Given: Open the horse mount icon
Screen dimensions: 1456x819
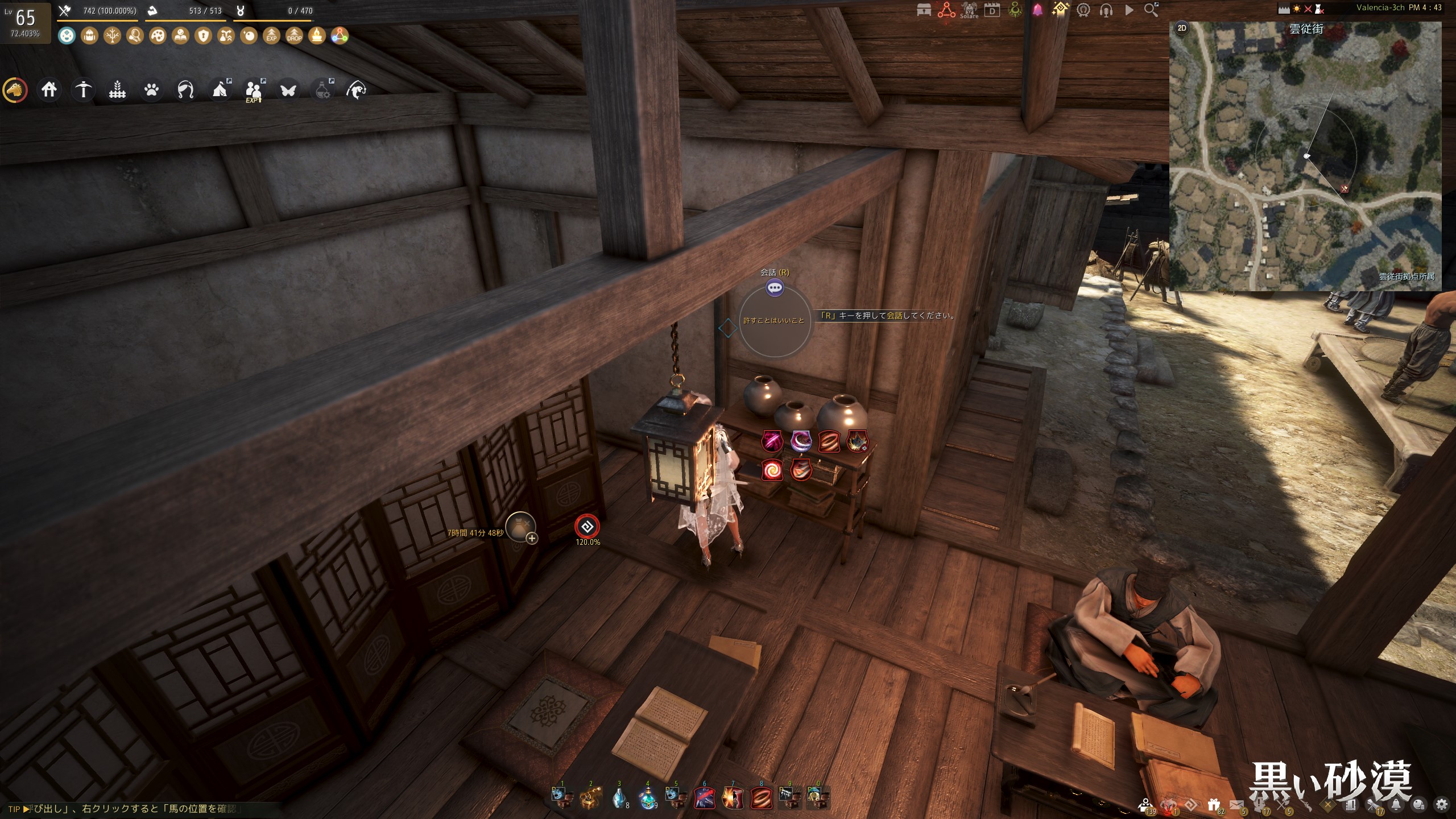Looking at the screenshot, I should [15, 90].
